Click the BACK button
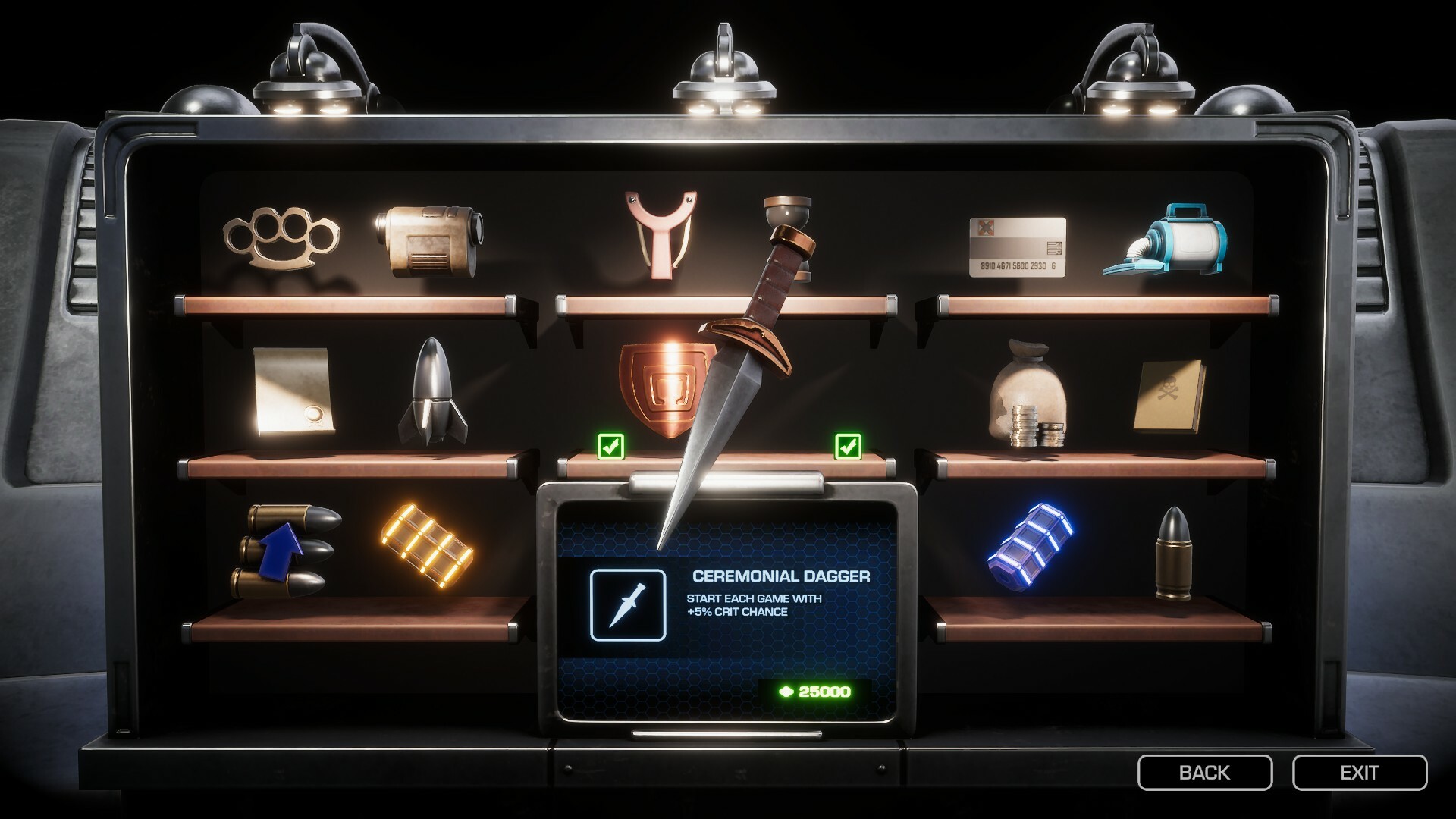The height and width of the screenshot is (819, 1456). [x=1204, y=773]
